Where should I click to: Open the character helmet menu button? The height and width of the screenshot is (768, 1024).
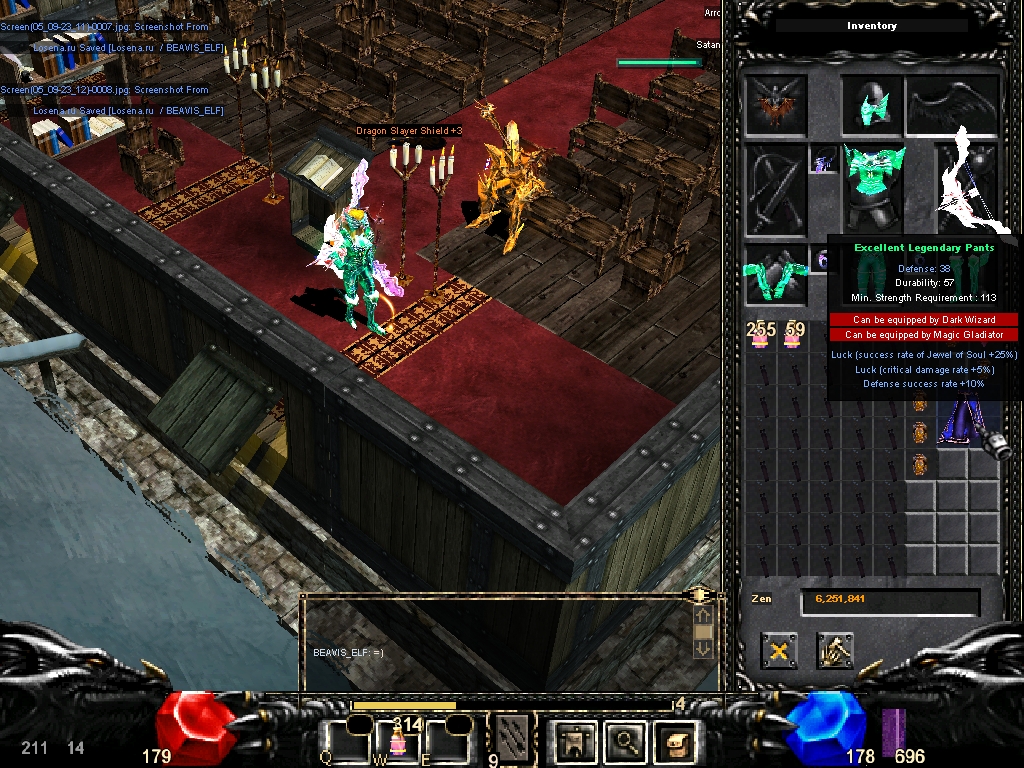575,742
